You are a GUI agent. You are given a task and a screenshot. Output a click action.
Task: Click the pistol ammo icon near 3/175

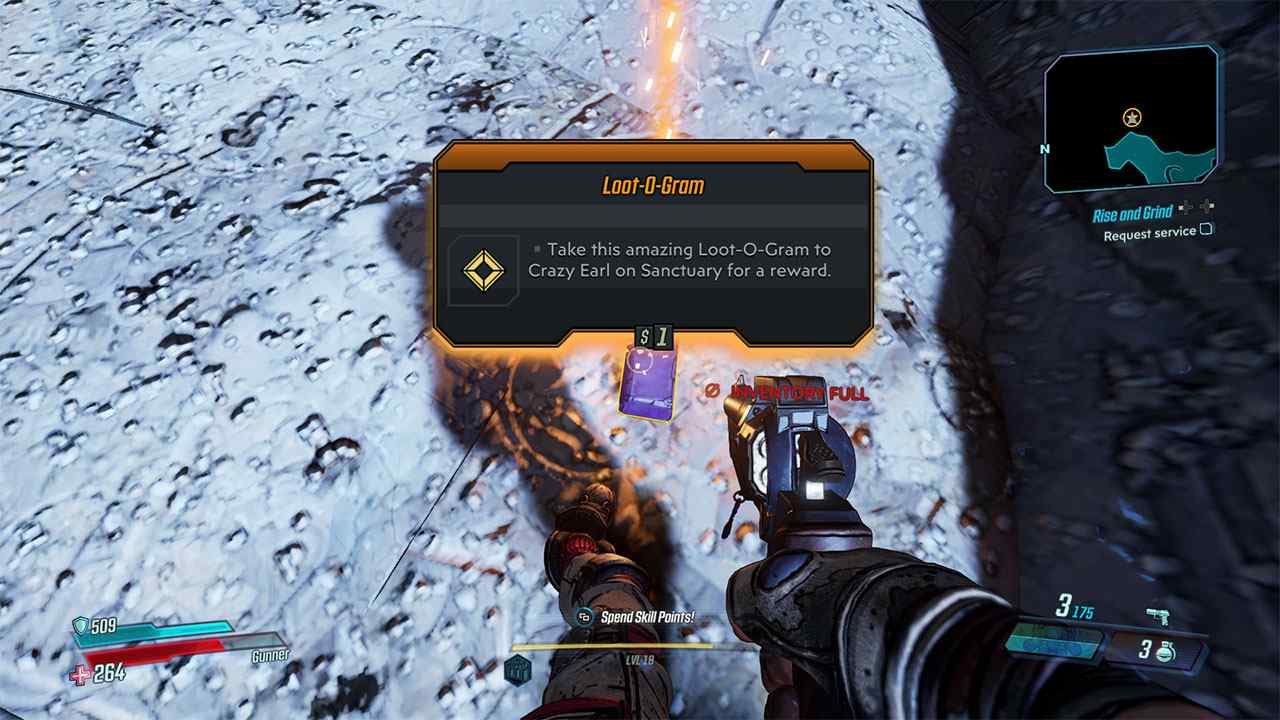click(x=1158, y=618)
